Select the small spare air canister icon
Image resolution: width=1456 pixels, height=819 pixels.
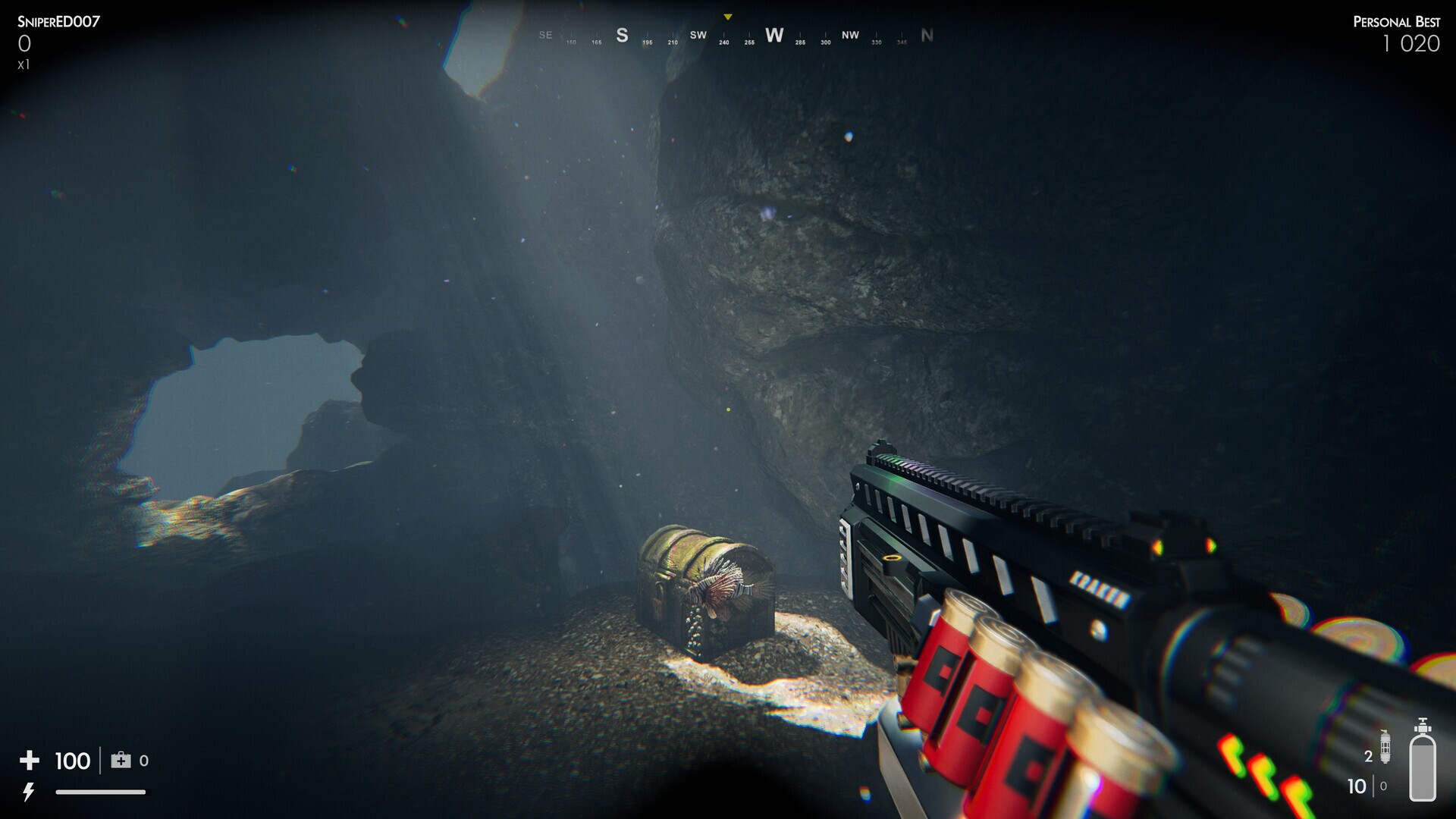[1385, 747]
